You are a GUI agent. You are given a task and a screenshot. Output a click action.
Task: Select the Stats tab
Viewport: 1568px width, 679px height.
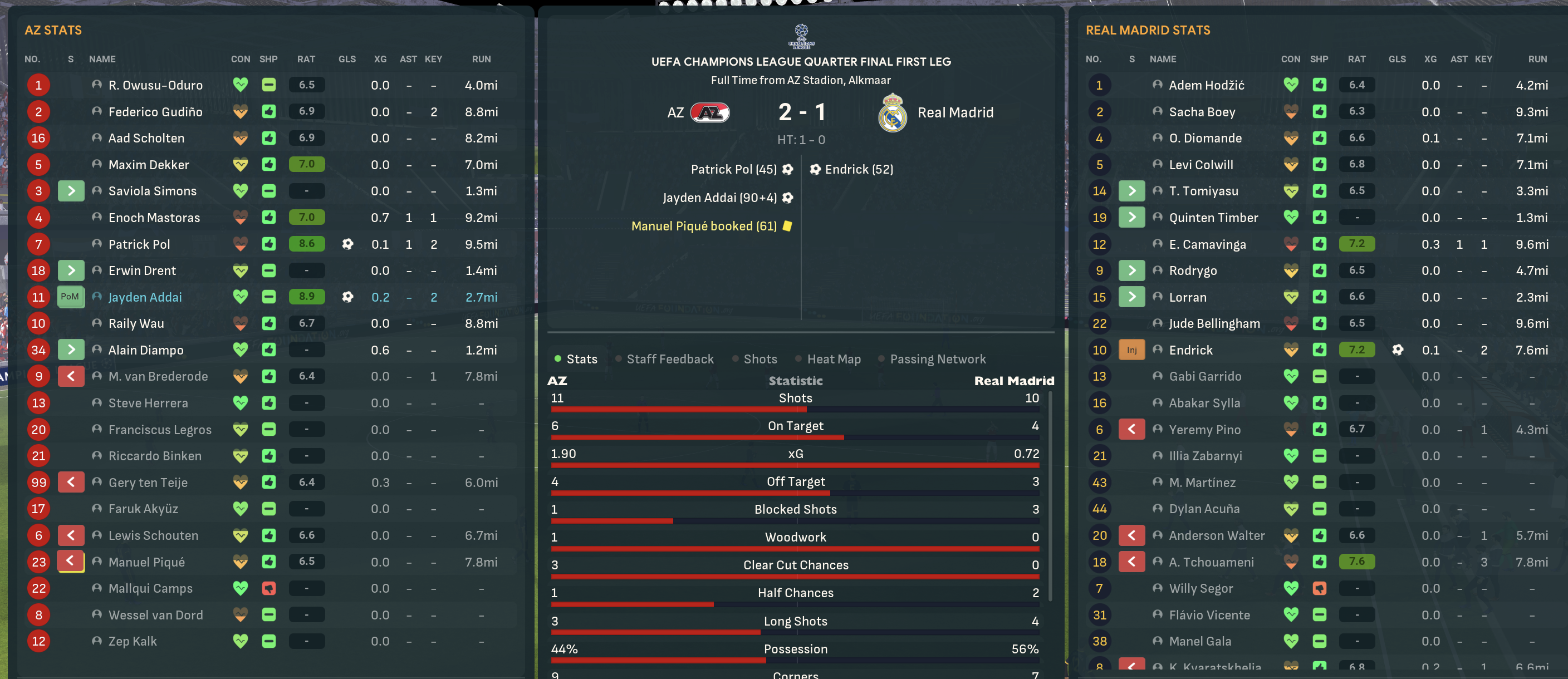click(581, 359)
